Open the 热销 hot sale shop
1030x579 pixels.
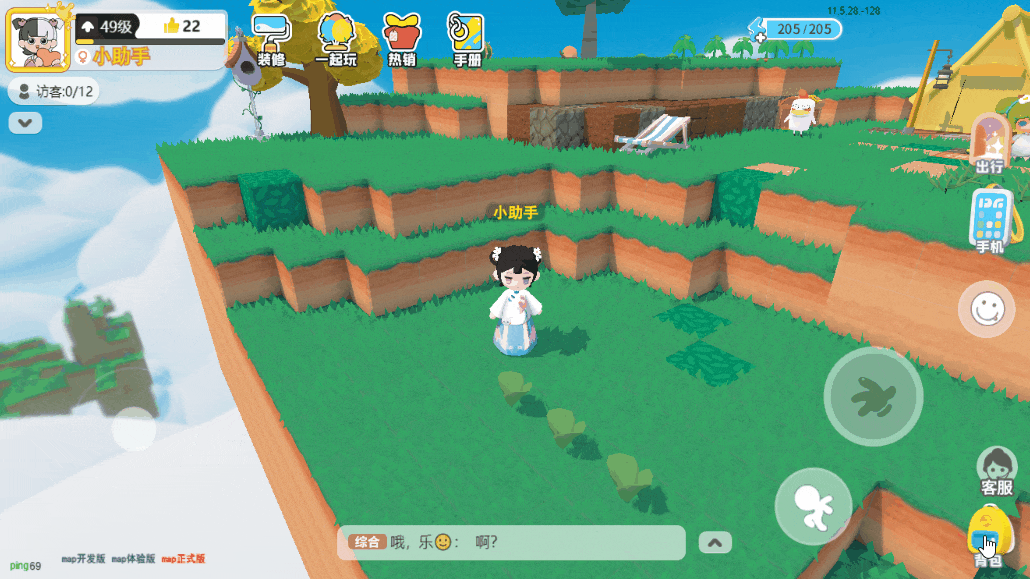[402, 40]
